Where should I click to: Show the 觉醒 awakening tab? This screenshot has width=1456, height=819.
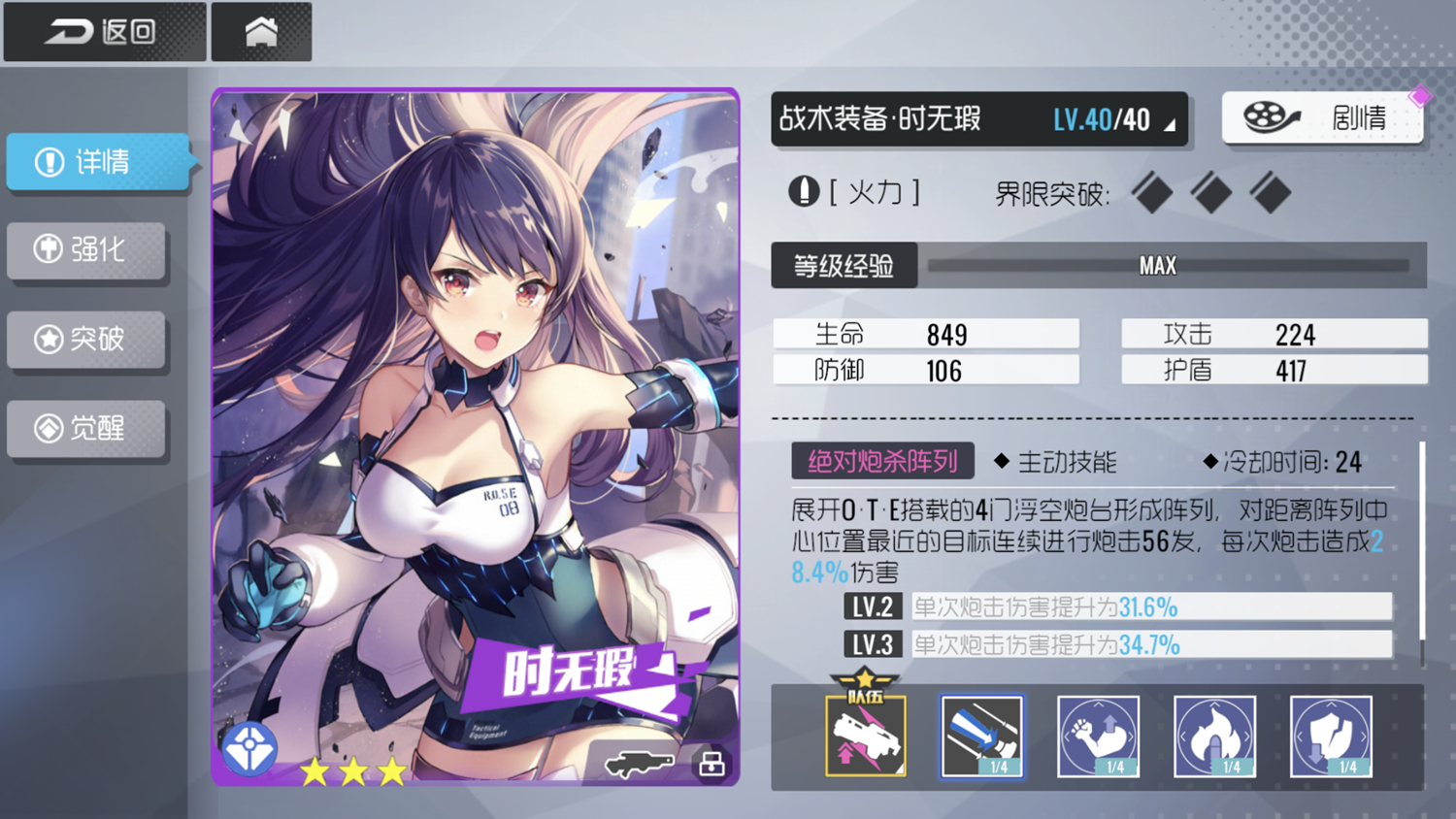86,428
